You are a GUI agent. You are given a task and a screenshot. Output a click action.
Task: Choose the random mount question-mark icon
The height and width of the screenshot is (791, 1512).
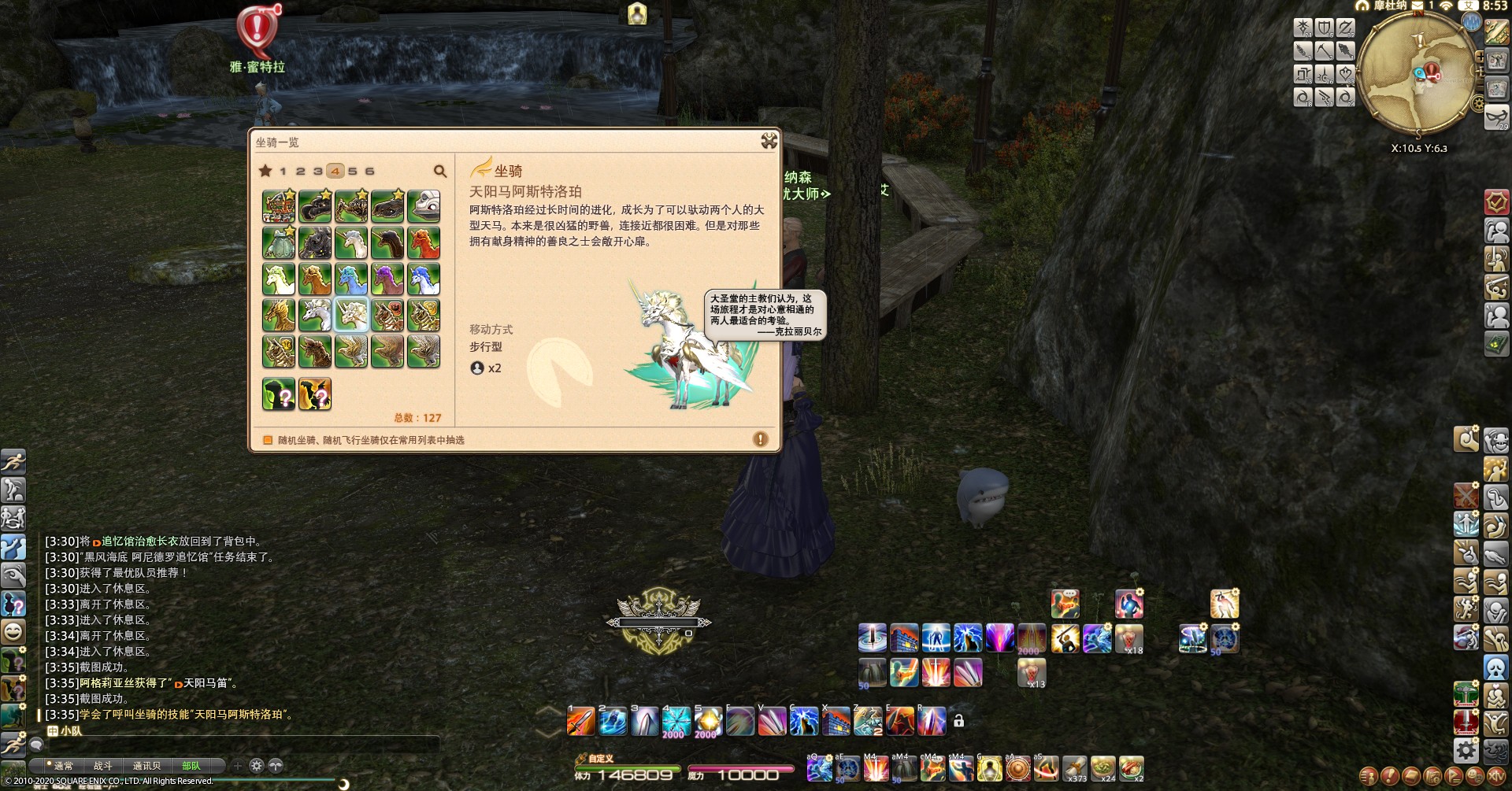tap(279, 394)
